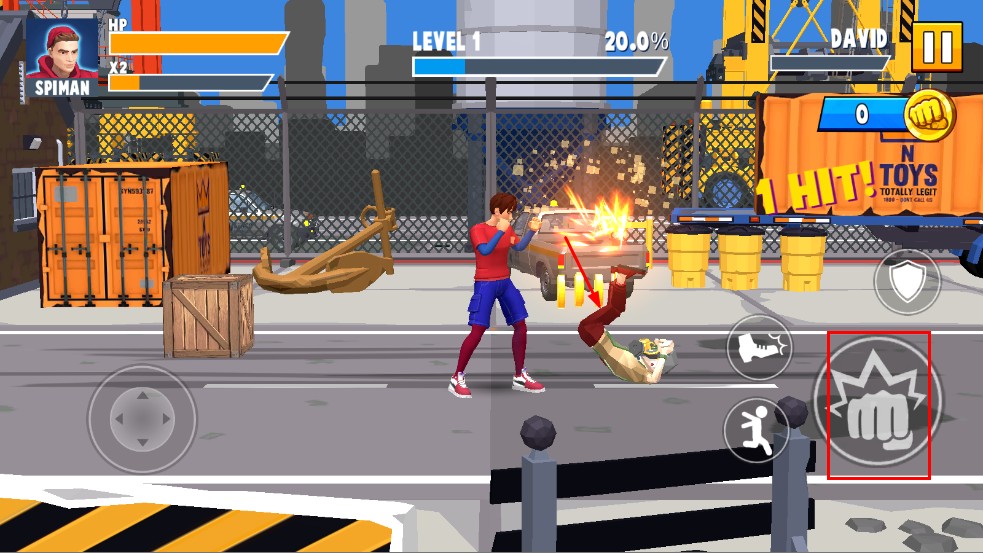The image size is (983, 553).
Task: Tap the running figure dash button
Action: [756, 429]
